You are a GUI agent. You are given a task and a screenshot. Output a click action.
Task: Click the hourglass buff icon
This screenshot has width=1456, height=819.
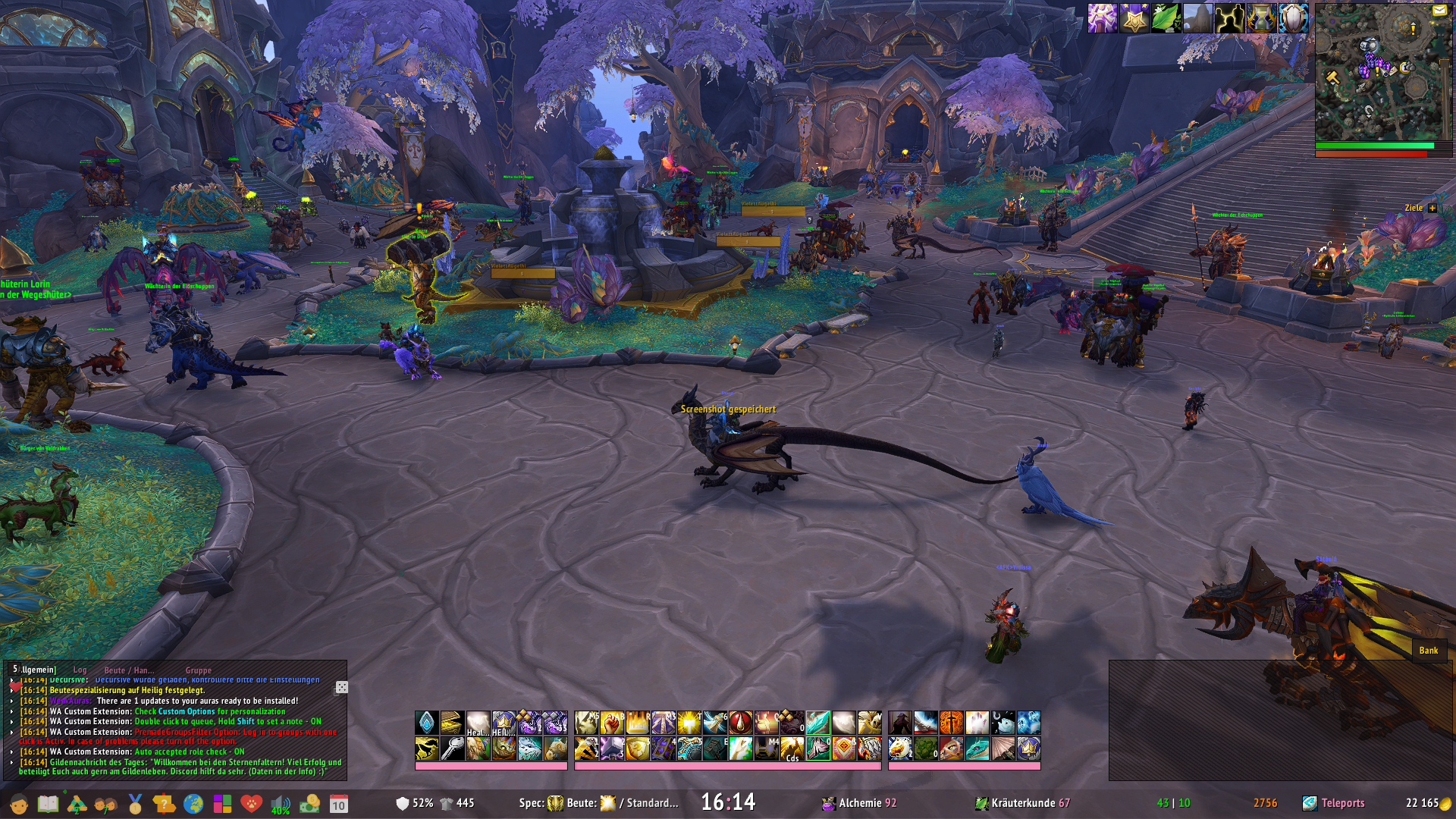pyautogui.click(x=1261, y=18)
